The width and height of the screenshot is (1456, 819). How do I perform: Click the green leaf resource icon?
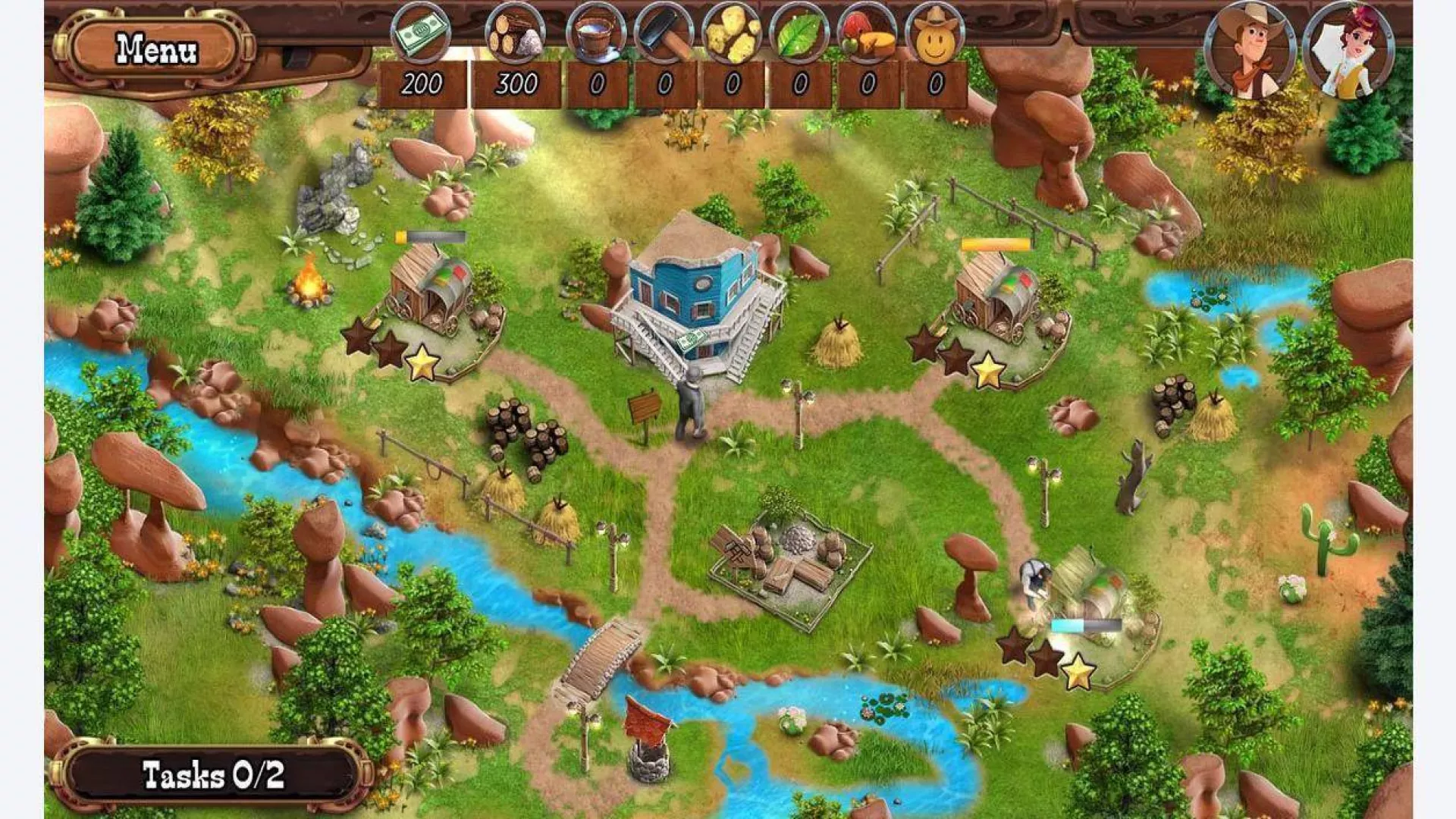click(x=799, y=33)
